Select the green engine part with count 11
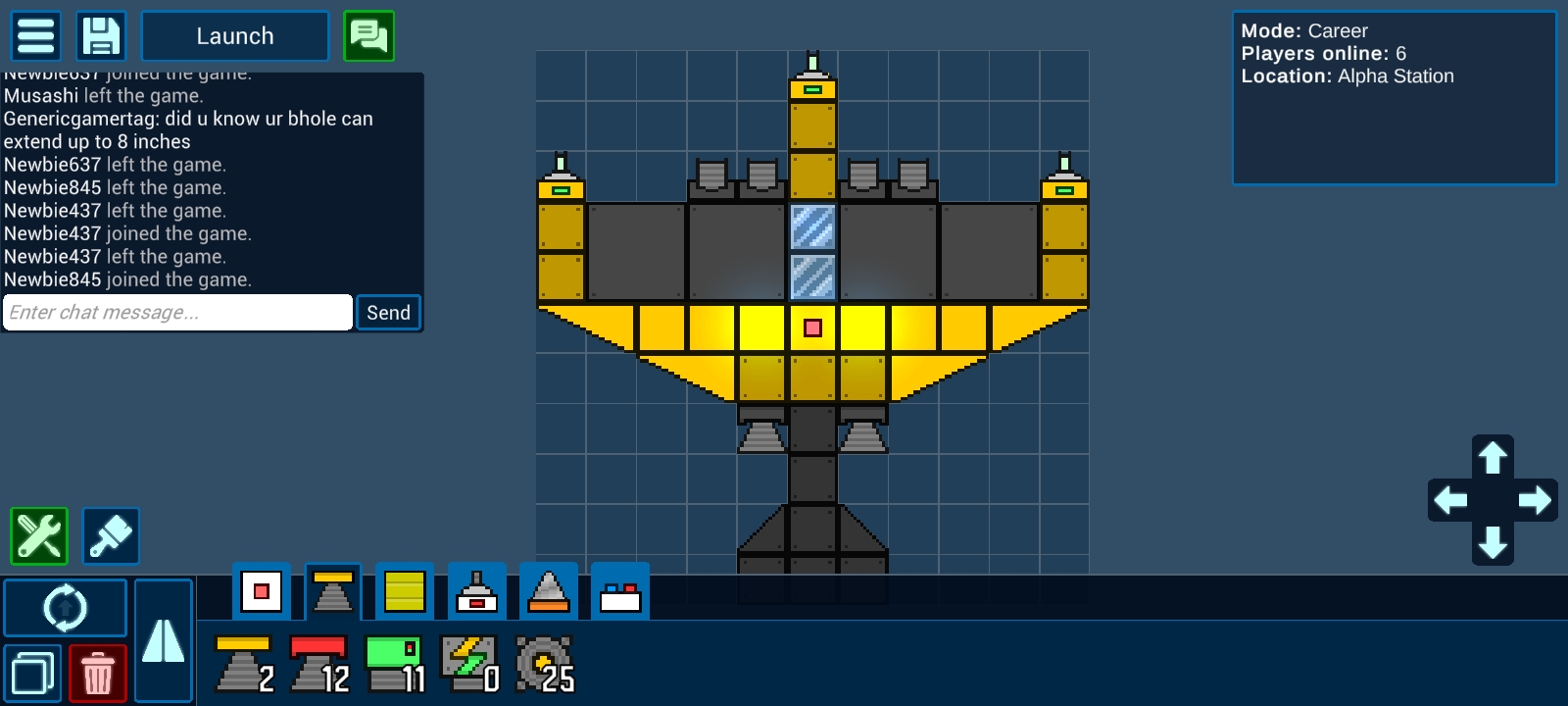Viewport: 1568px width, 706px height. [395, 664]
